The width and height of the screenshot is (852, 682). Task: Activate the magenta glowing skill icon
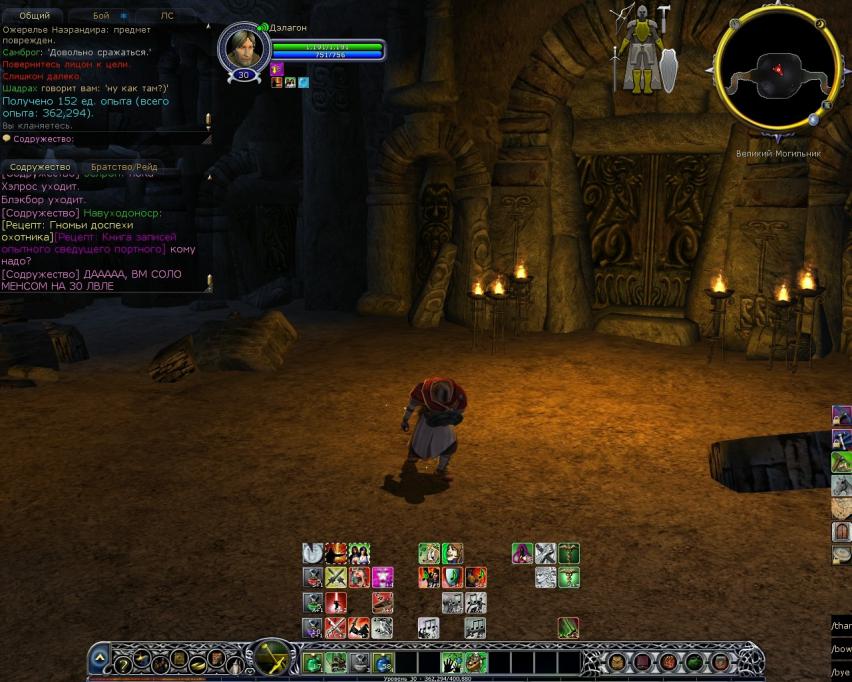coord(382,577)
